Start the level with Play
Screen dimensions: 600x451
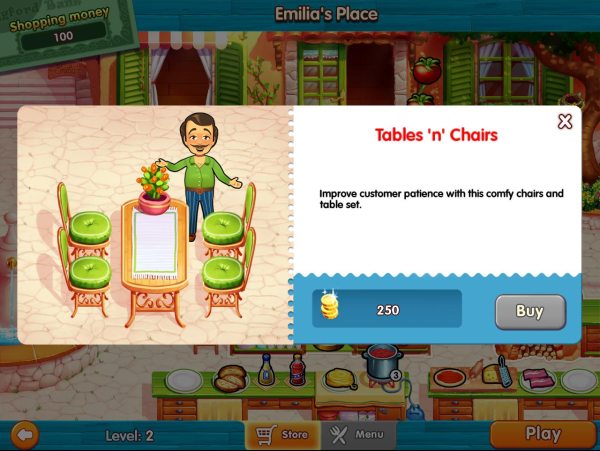tap(542, 434)
